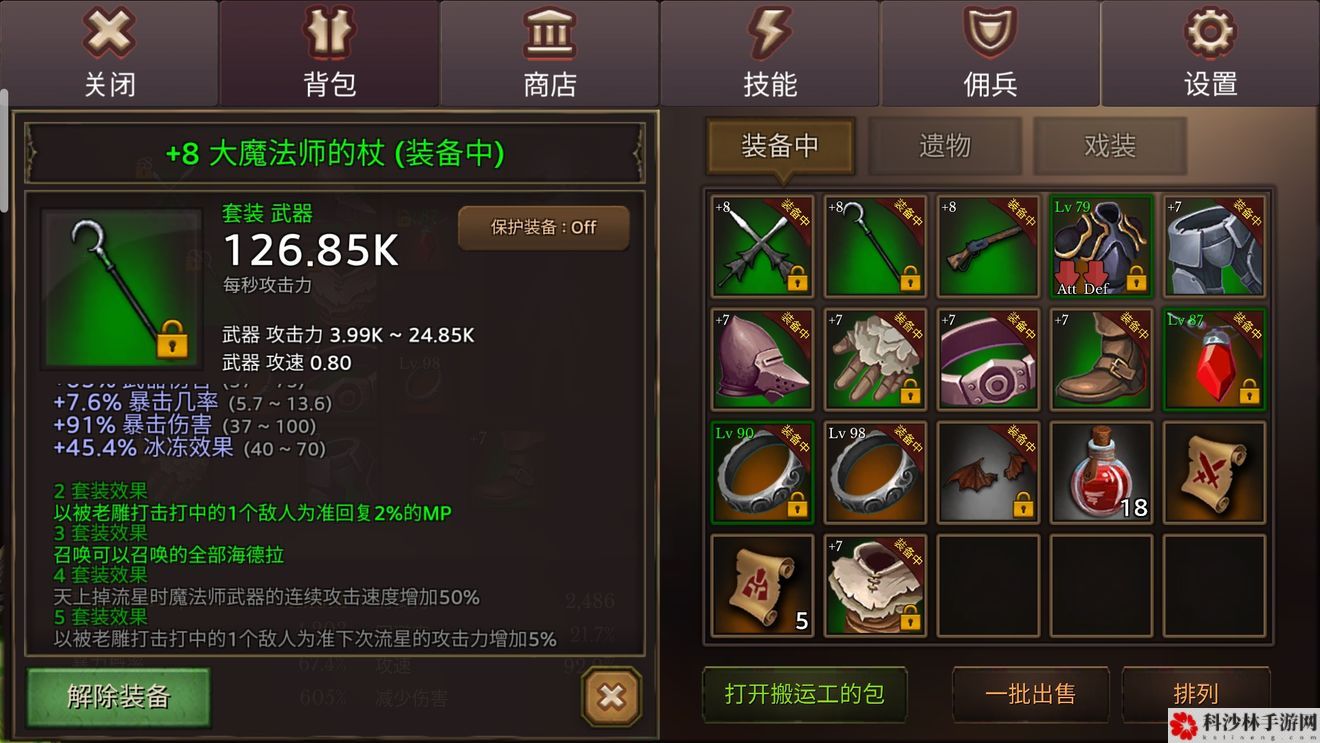Image resolution: width=1320 pixels, height=743 pixels.
Task: Select the Lv 90 ring
Action: pyautogui.click(x=762, y=473)
